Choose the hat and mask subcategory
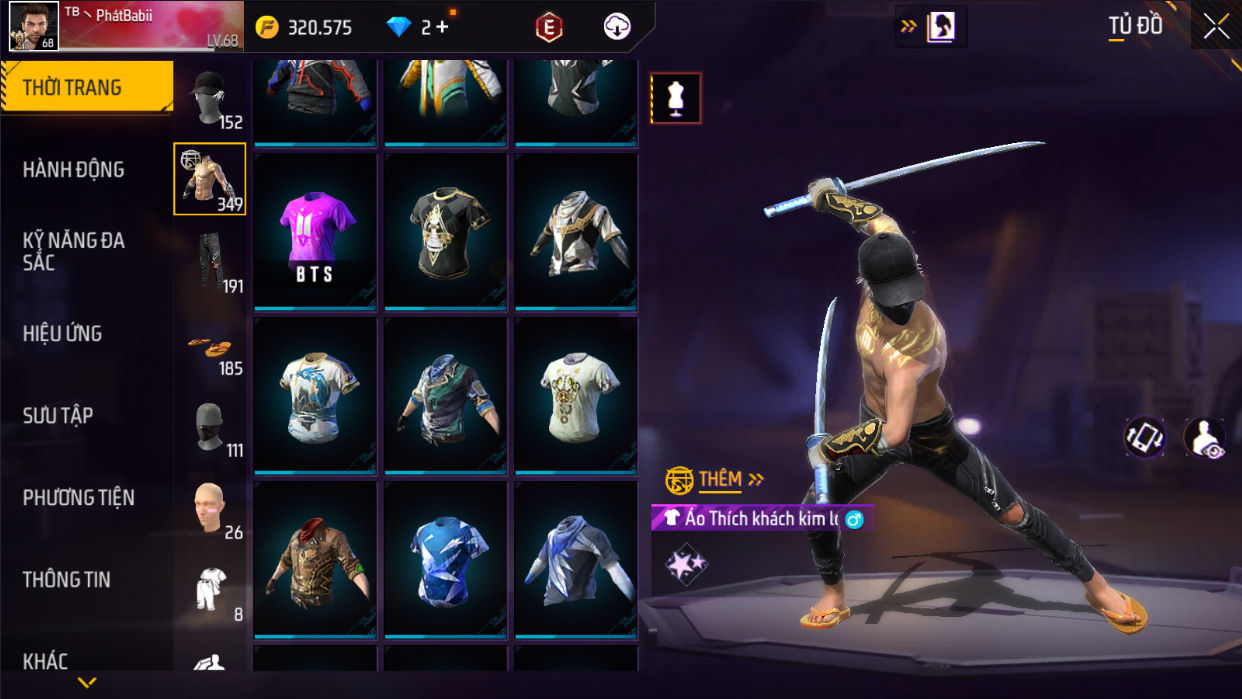 [x=209, y=98]
